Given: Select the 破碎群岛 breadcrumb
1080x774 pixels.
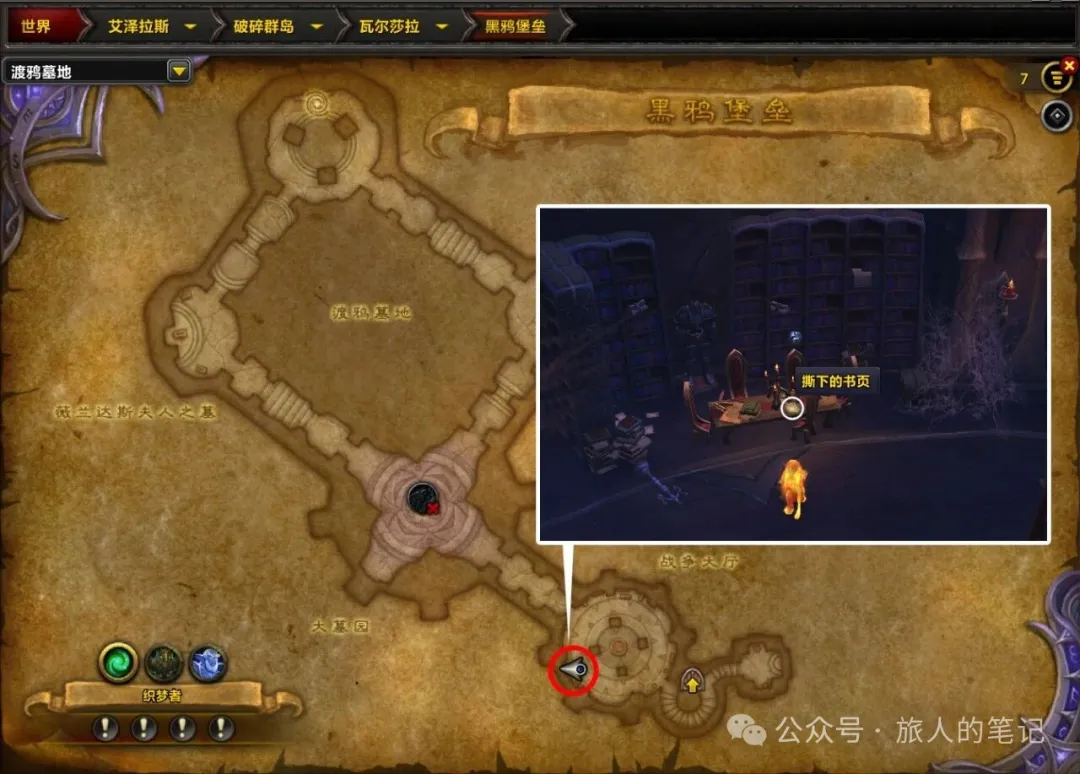Looking at the screenshot, I should pyautogui.click(x=265, y=26).
